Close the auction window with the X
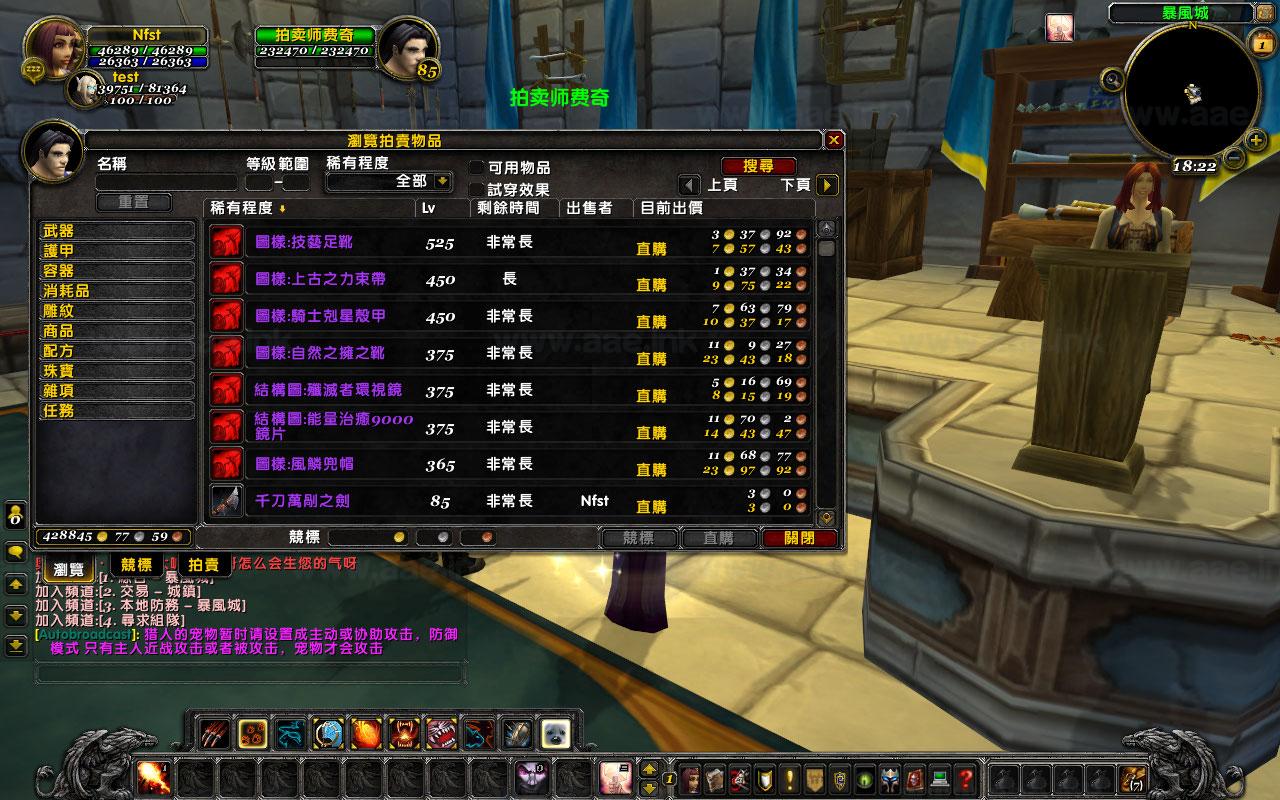This screenshot has width=1280, height=800. (834, 140)
